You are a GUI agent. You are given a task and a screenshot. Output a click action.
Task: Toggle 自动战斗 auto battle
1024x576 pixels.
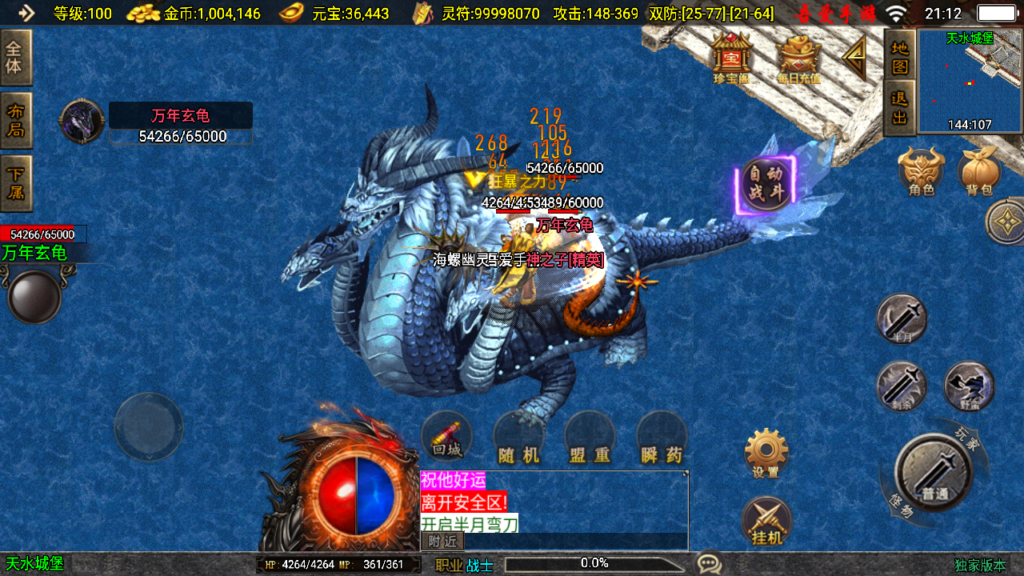(x=767, y=186)
